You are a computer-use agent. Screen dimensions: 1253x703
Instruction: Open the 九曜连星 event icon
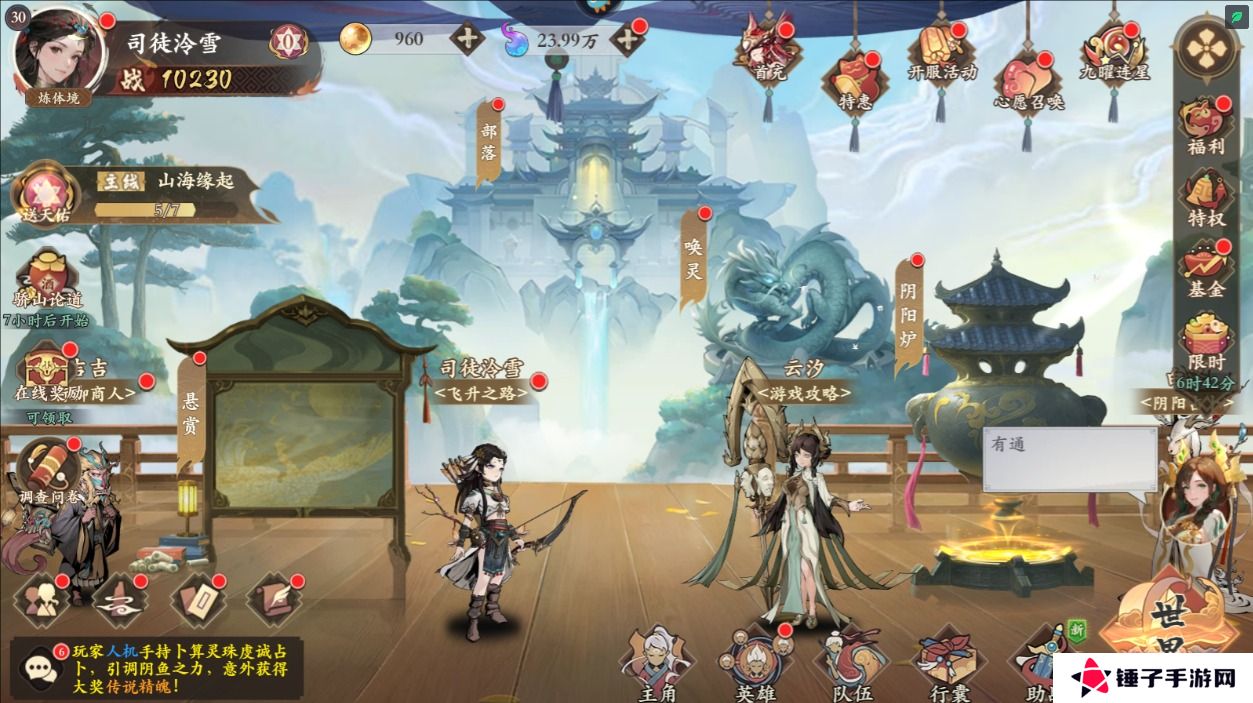1113,52
